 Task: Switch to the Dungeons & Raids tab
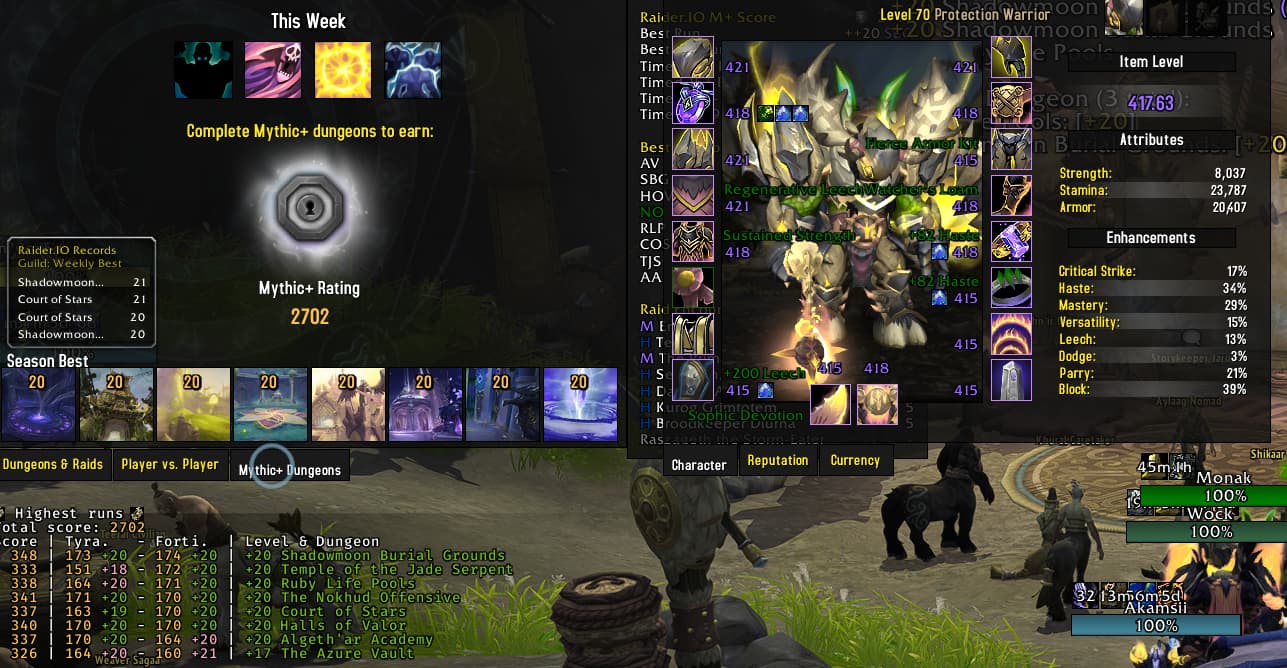53,464
